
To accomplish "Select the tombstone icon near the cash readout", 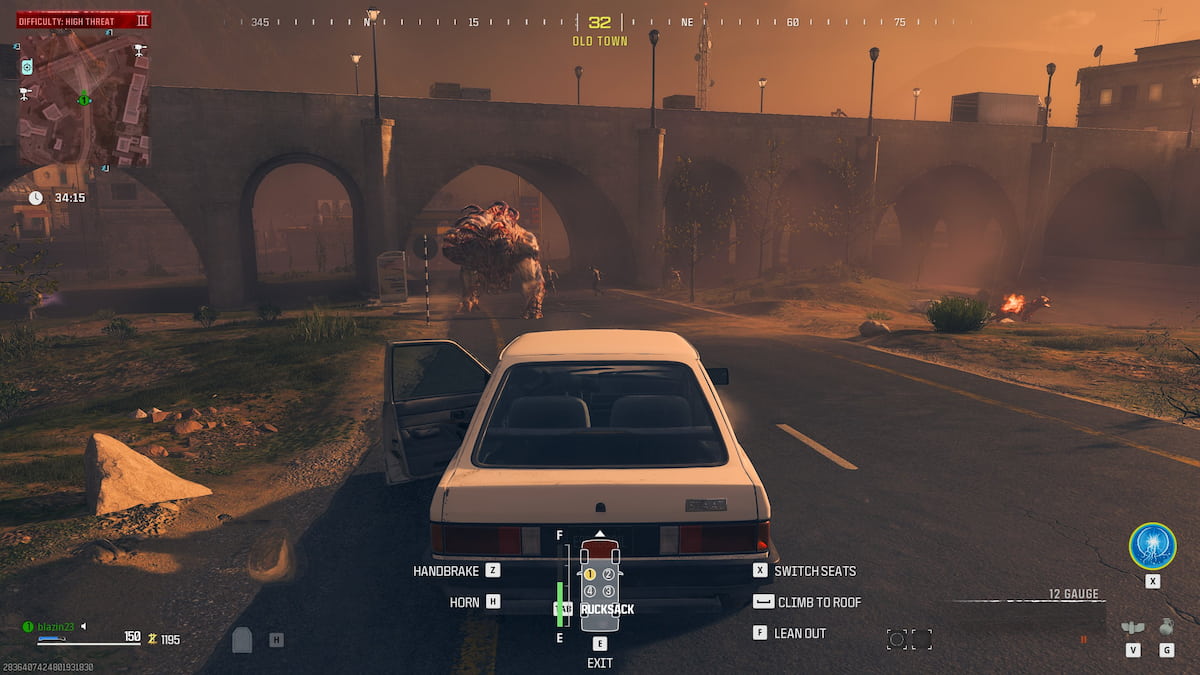I will 242,639.
